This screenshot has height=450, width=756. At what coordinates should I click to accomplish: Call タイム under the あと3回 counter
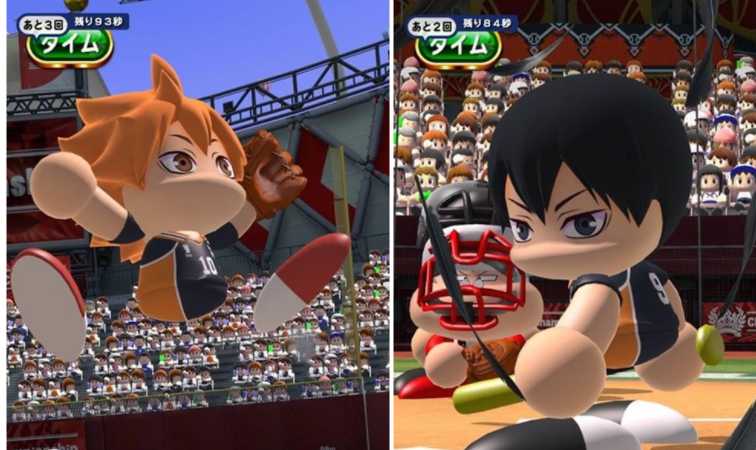click(69, 46)
